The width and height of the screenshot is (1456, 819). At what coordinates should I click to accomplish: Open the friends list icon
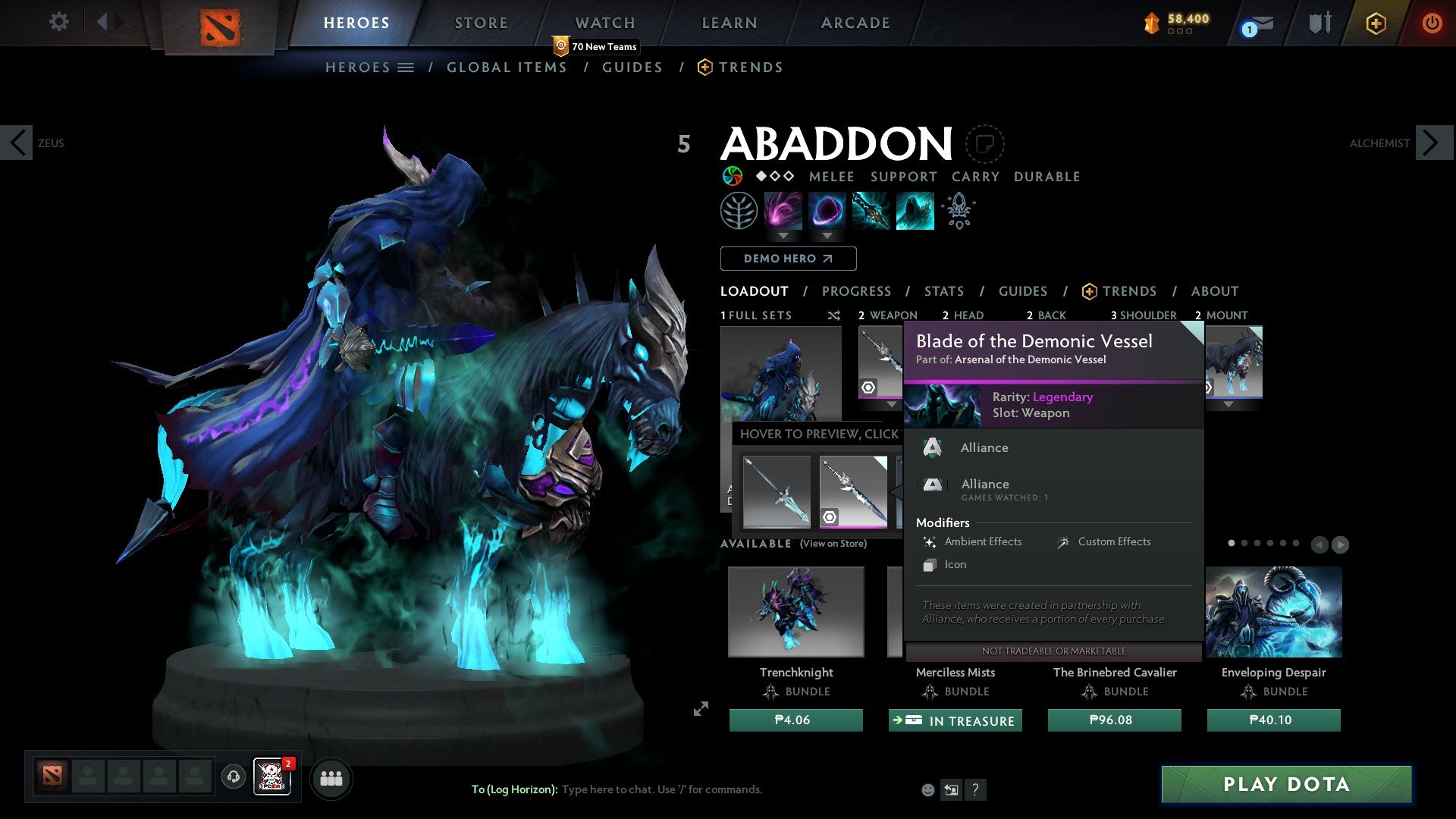coord(331,778)
